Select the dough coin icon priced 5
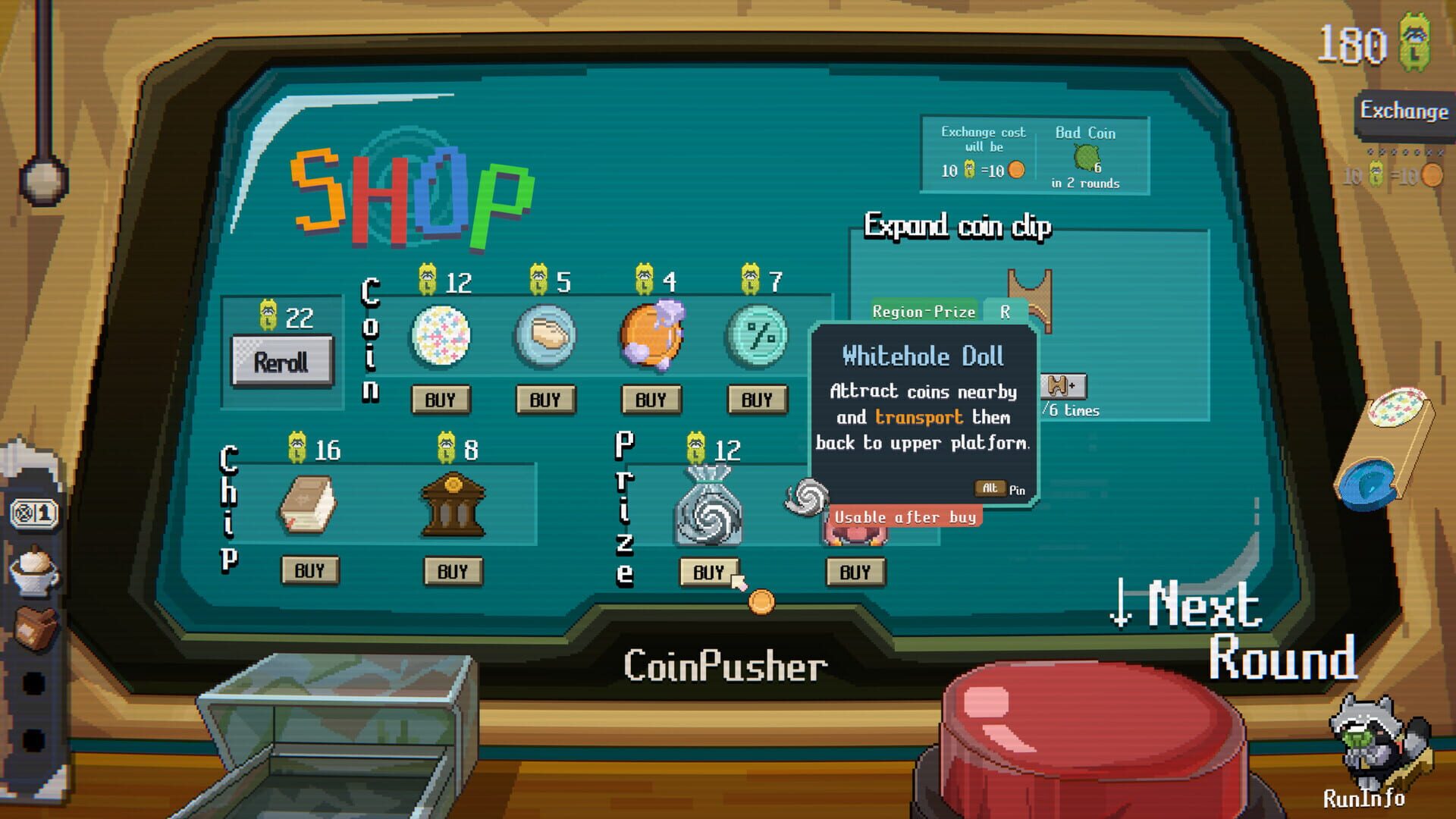This screenshot has height=819, width=1456. pyautogui.click(x=547, y=334)
